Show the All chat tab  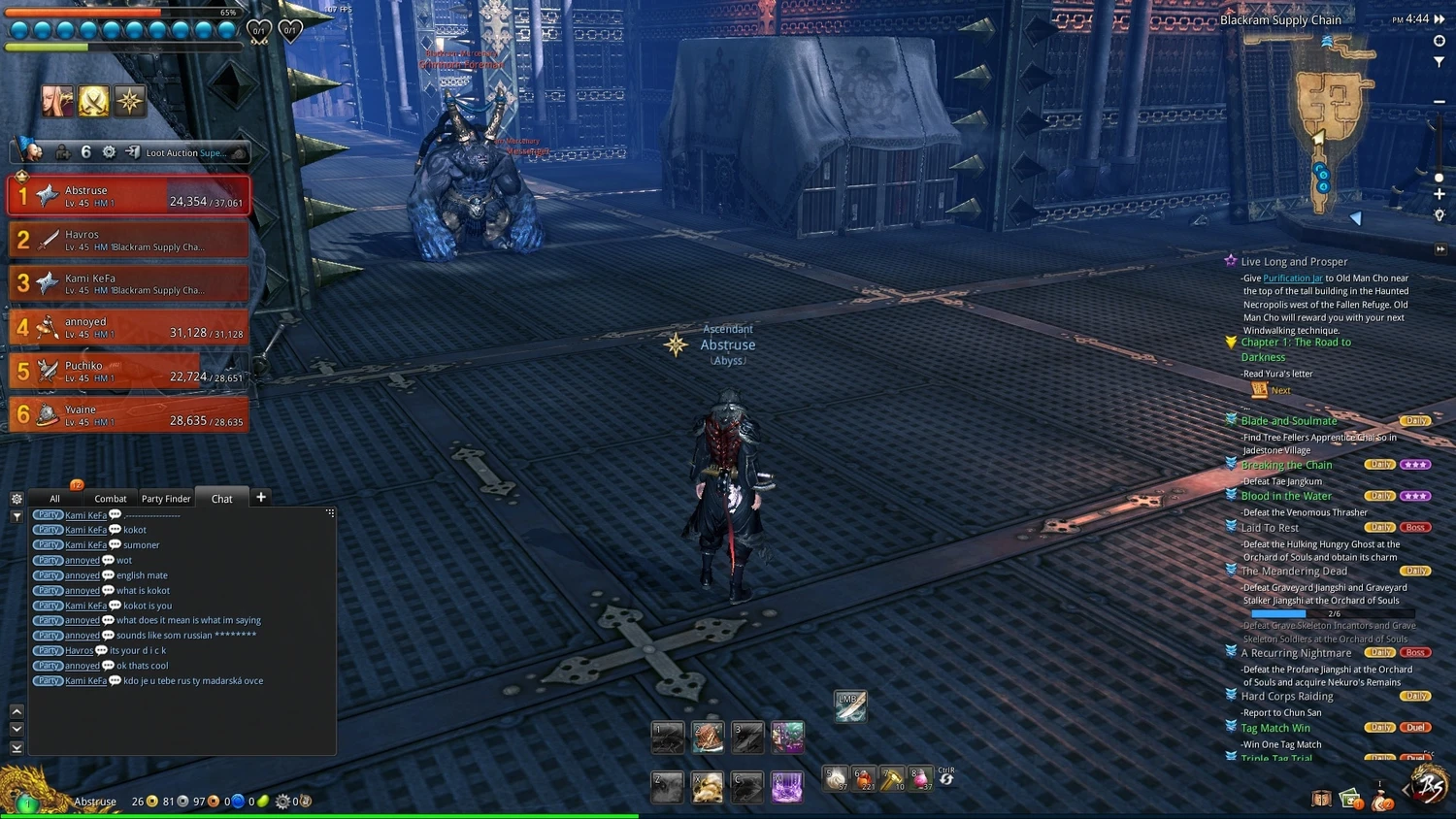click(x=54, y=499)
